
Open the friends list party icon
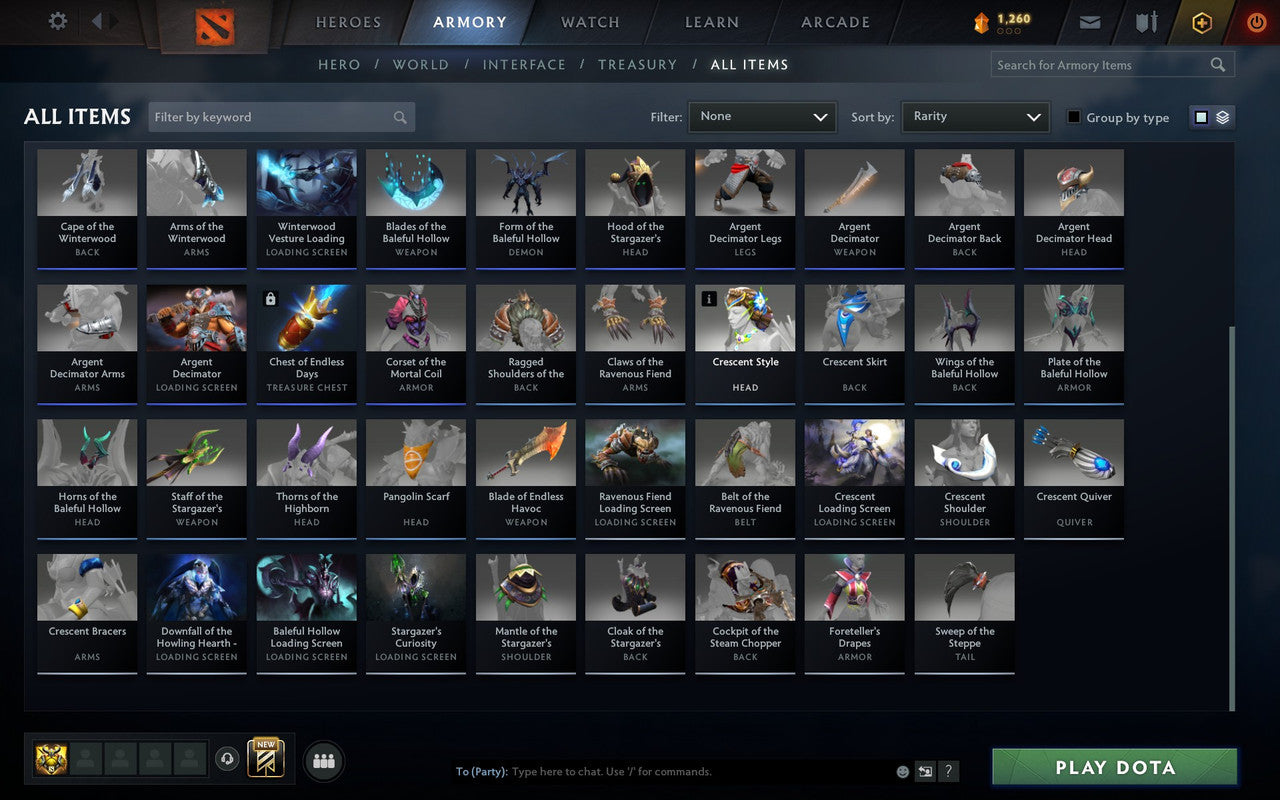324,761
